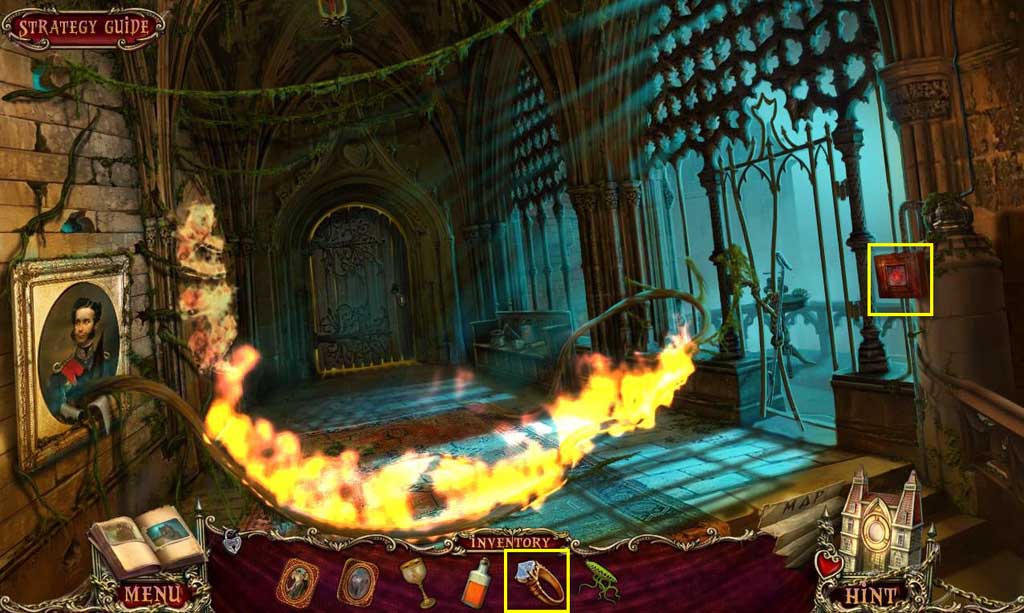Choose the first orange-framed portrait item

point(295,580)
